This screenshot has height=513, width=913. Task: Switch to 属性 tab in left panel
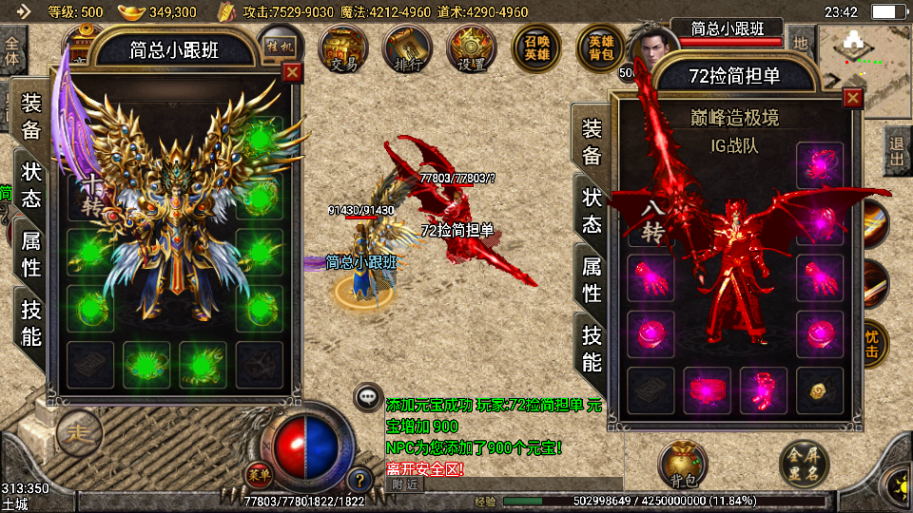pyautogui.click(x=32, y=253)
